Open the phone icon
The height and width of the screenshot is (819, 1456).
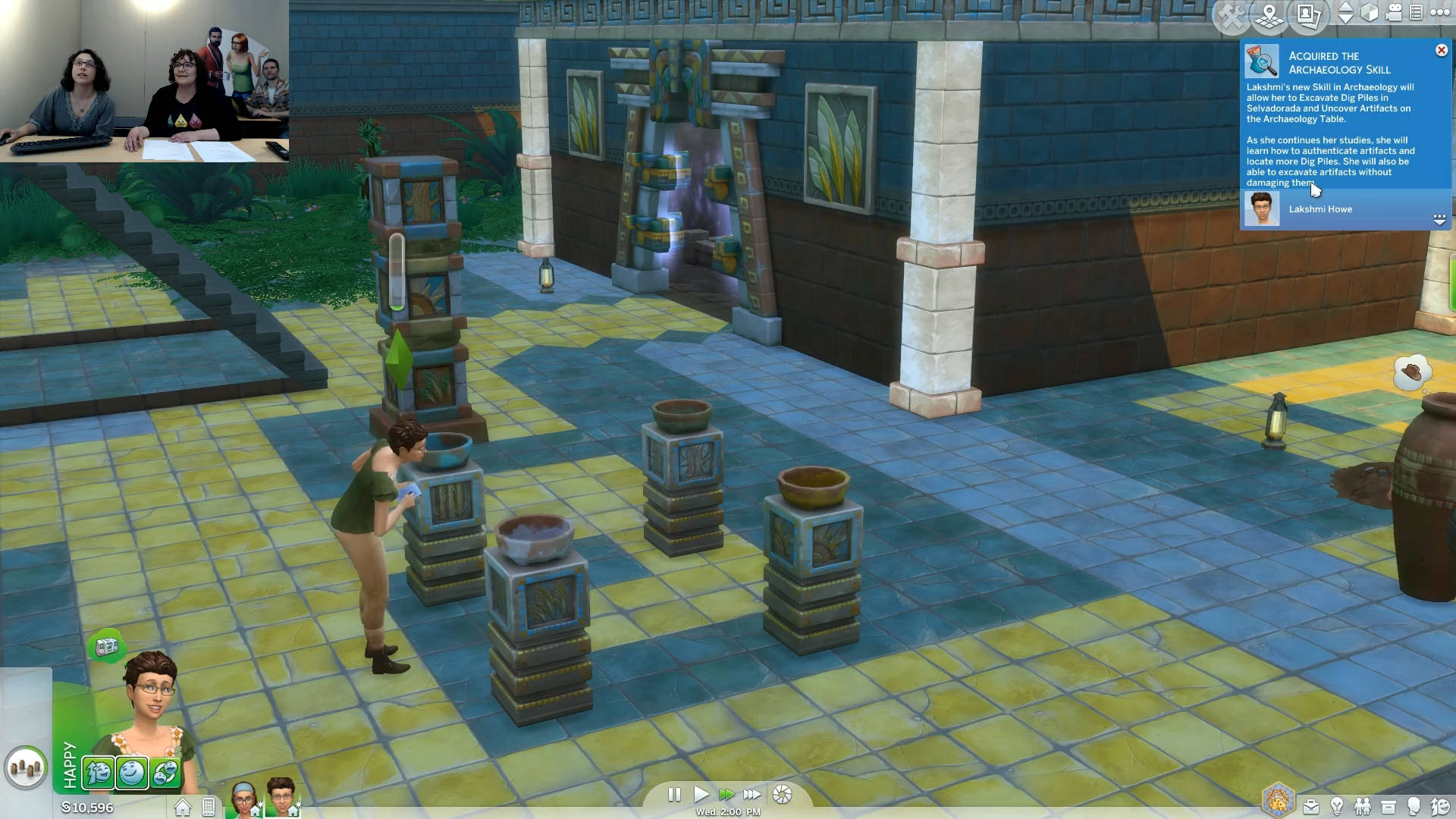click(x=209, y=808)
